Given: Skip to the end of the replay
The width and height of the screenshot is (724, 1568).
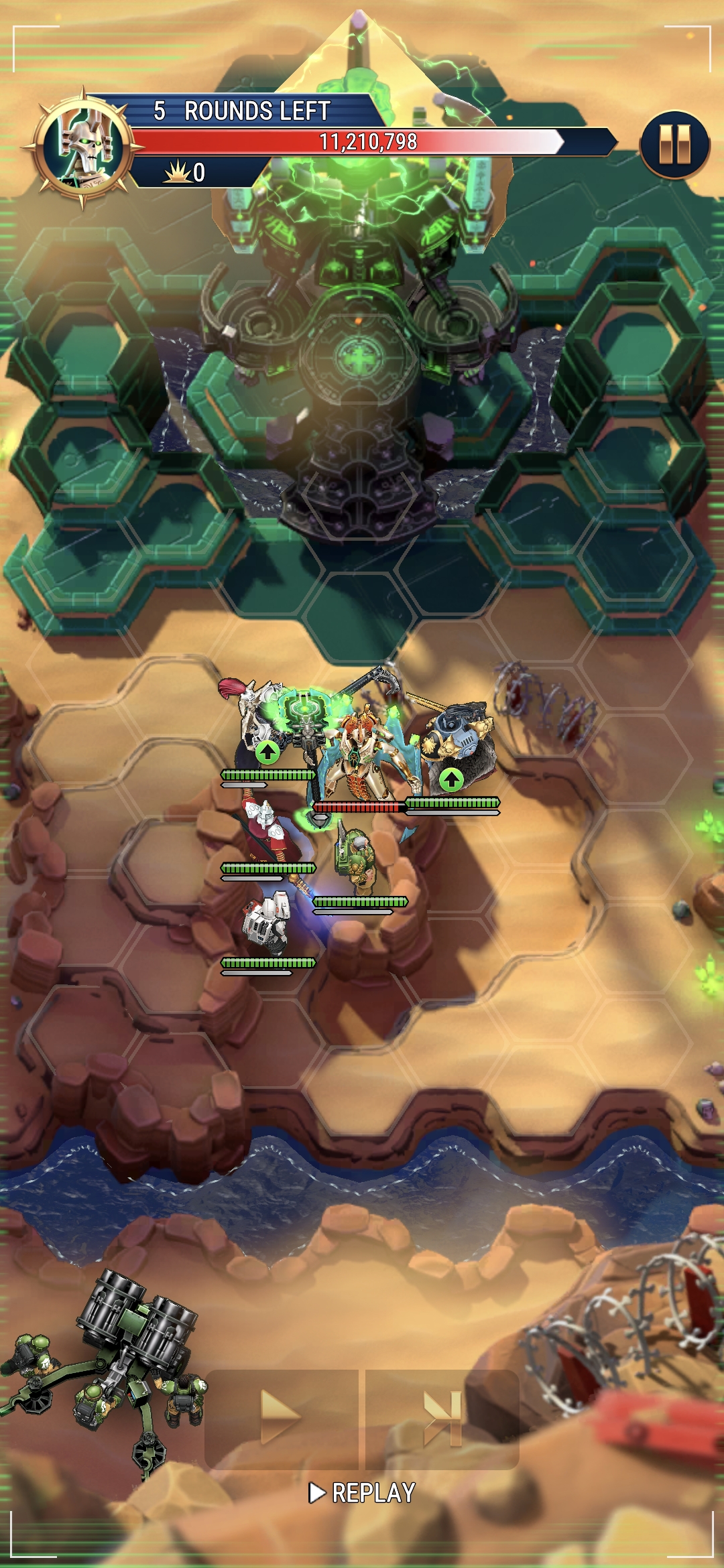Looking at the screenshot, I should point(443,1417).
